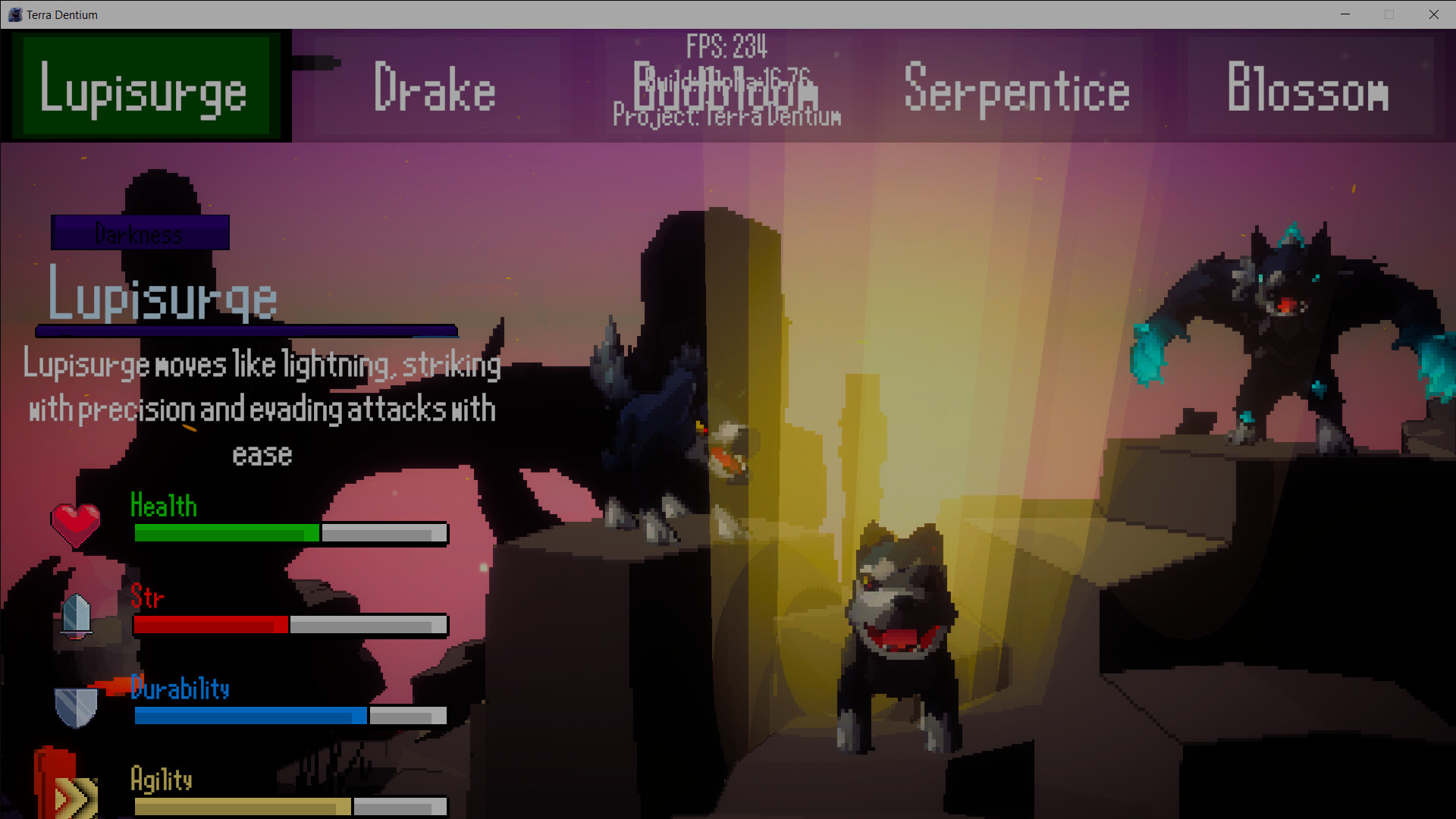1456x819 pixels.
Task: Click the blue Durability bar
Action: [250, 715]
